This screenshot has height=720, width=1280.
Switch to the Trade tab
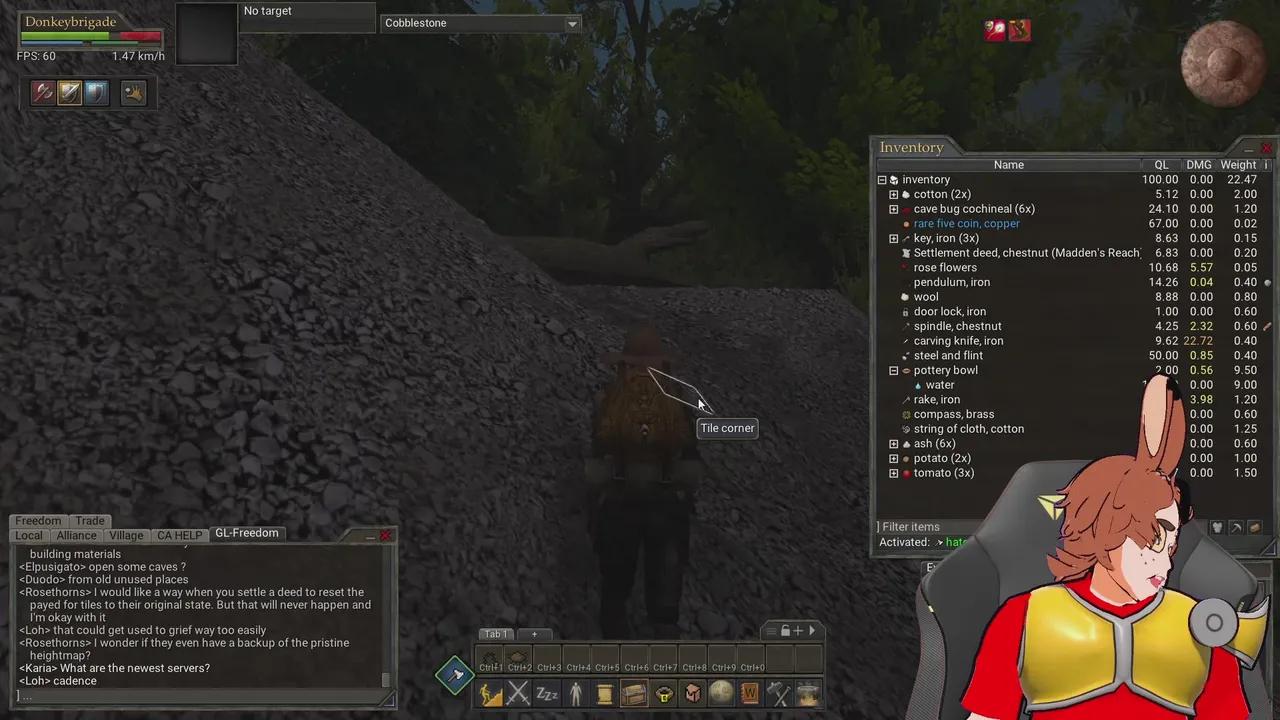click(x=89, y=520)
